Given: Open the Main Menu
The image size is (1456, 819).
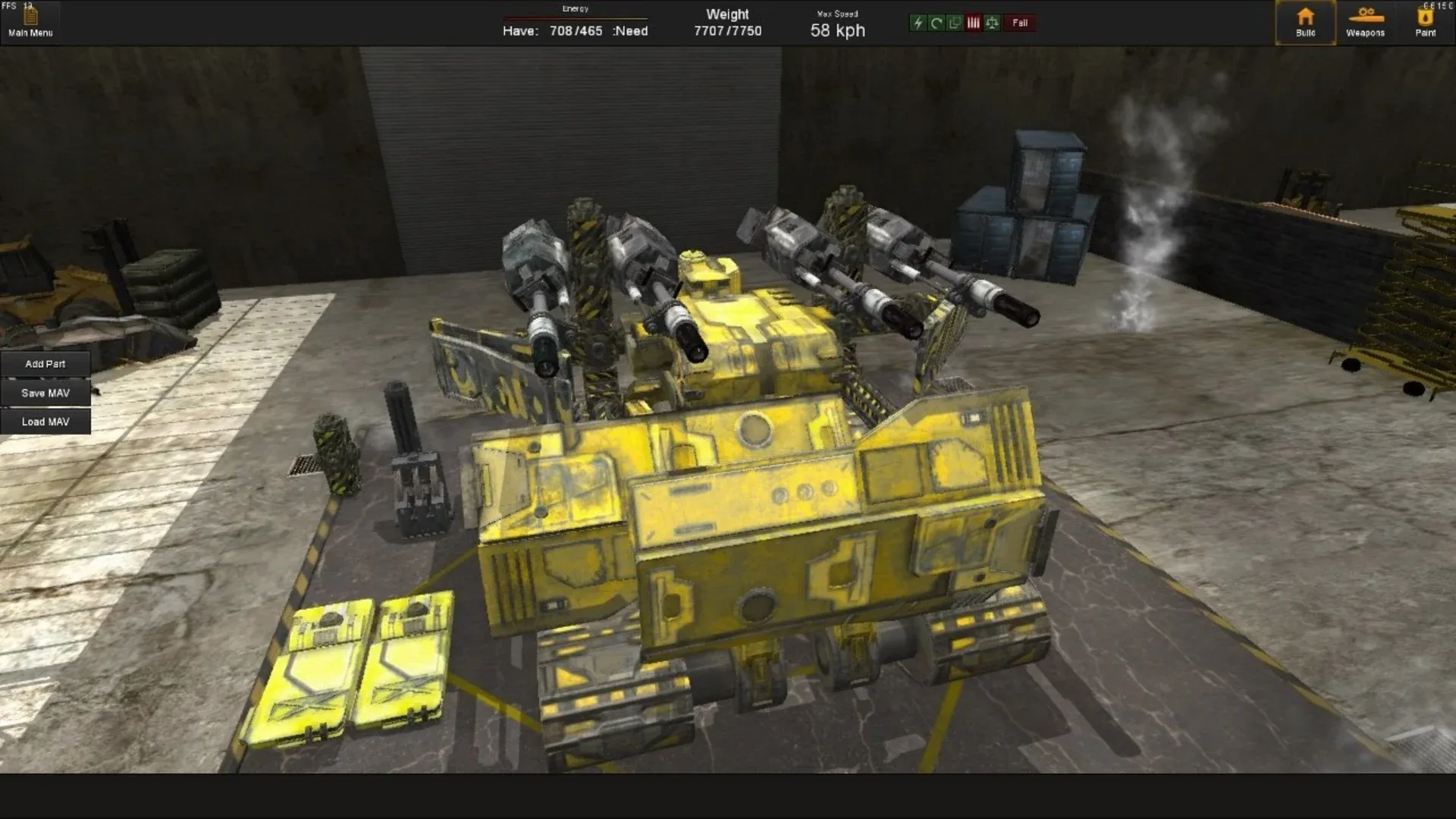Looking at the screenshot, I should (30, 32).
